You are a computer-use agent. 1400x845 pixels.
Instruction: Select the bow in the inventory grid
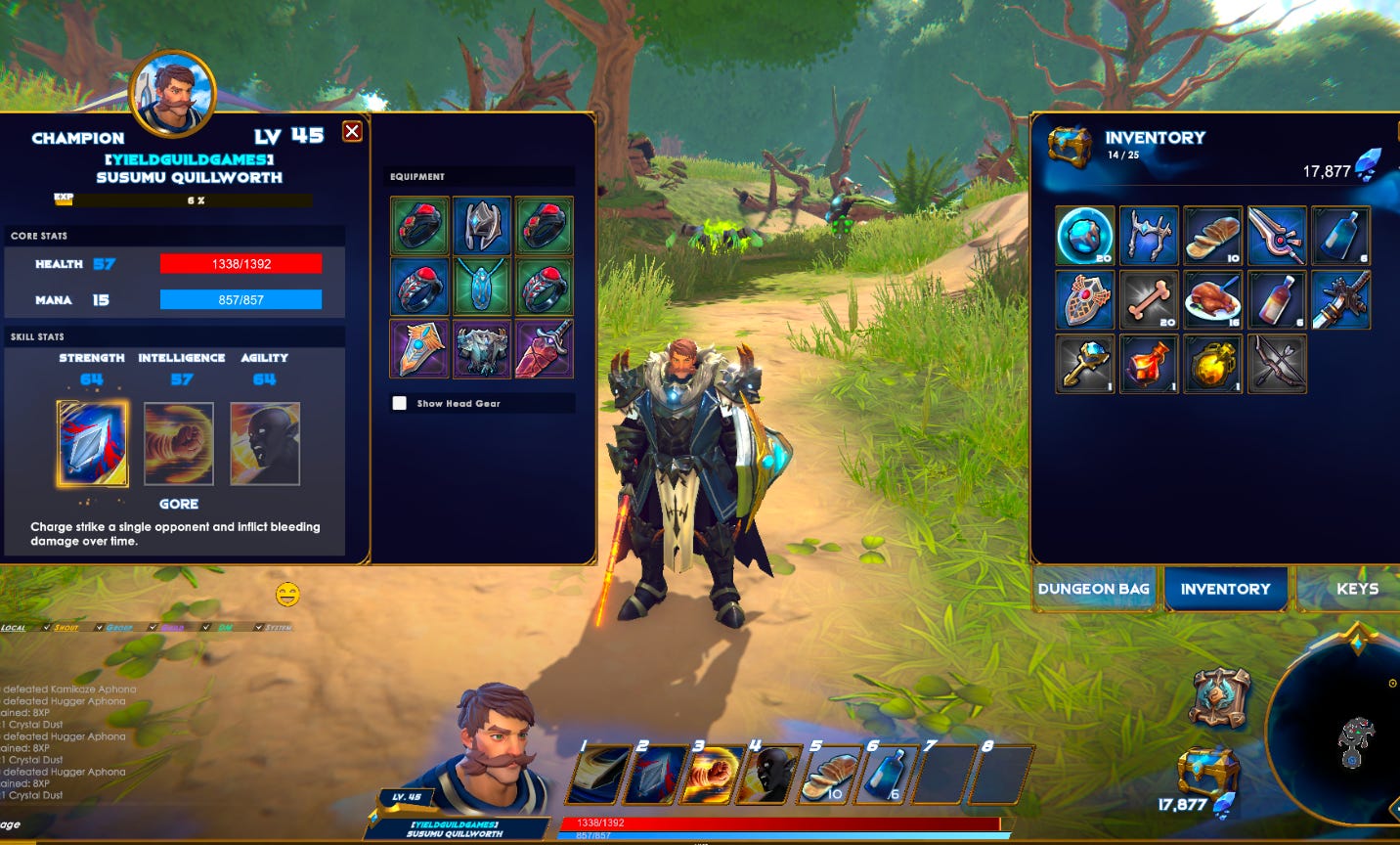tap(1277, 364)
